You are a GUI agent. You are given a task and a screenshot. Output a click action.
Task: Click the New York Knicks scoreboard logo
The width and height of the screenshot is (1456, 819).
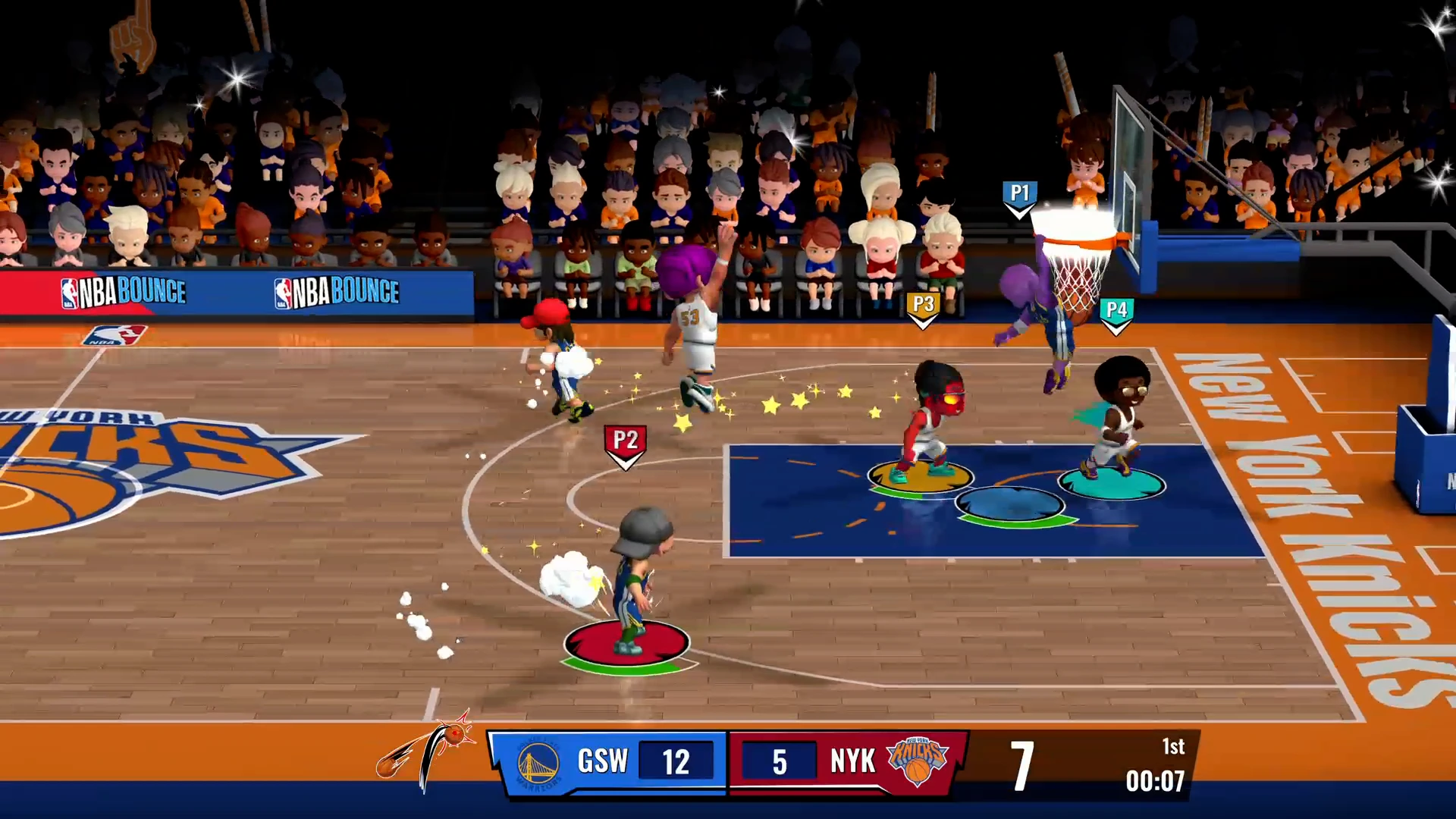(x=918, y=761)
